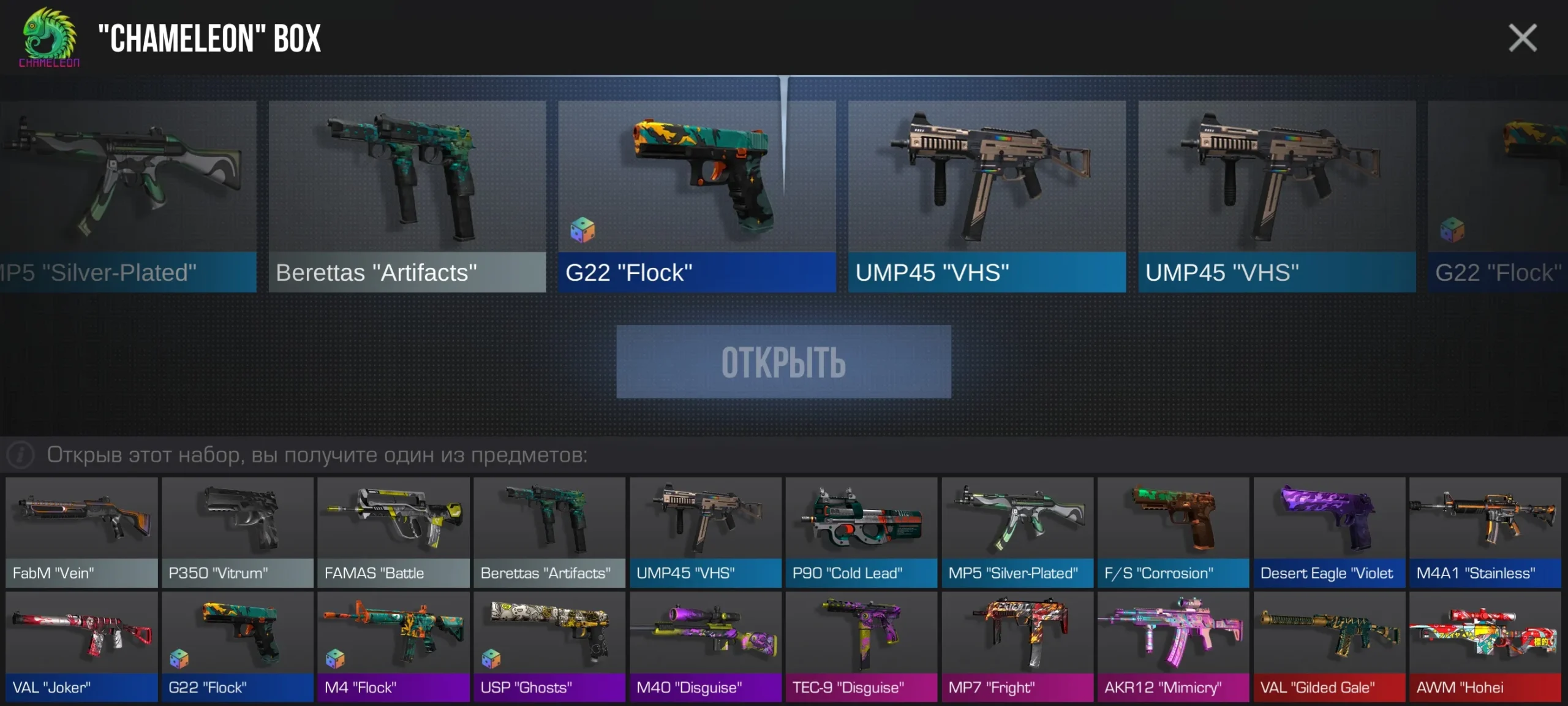1568x706 pixels.
Task: Click the Chameleon box logo icon
Action: [49, 37]
